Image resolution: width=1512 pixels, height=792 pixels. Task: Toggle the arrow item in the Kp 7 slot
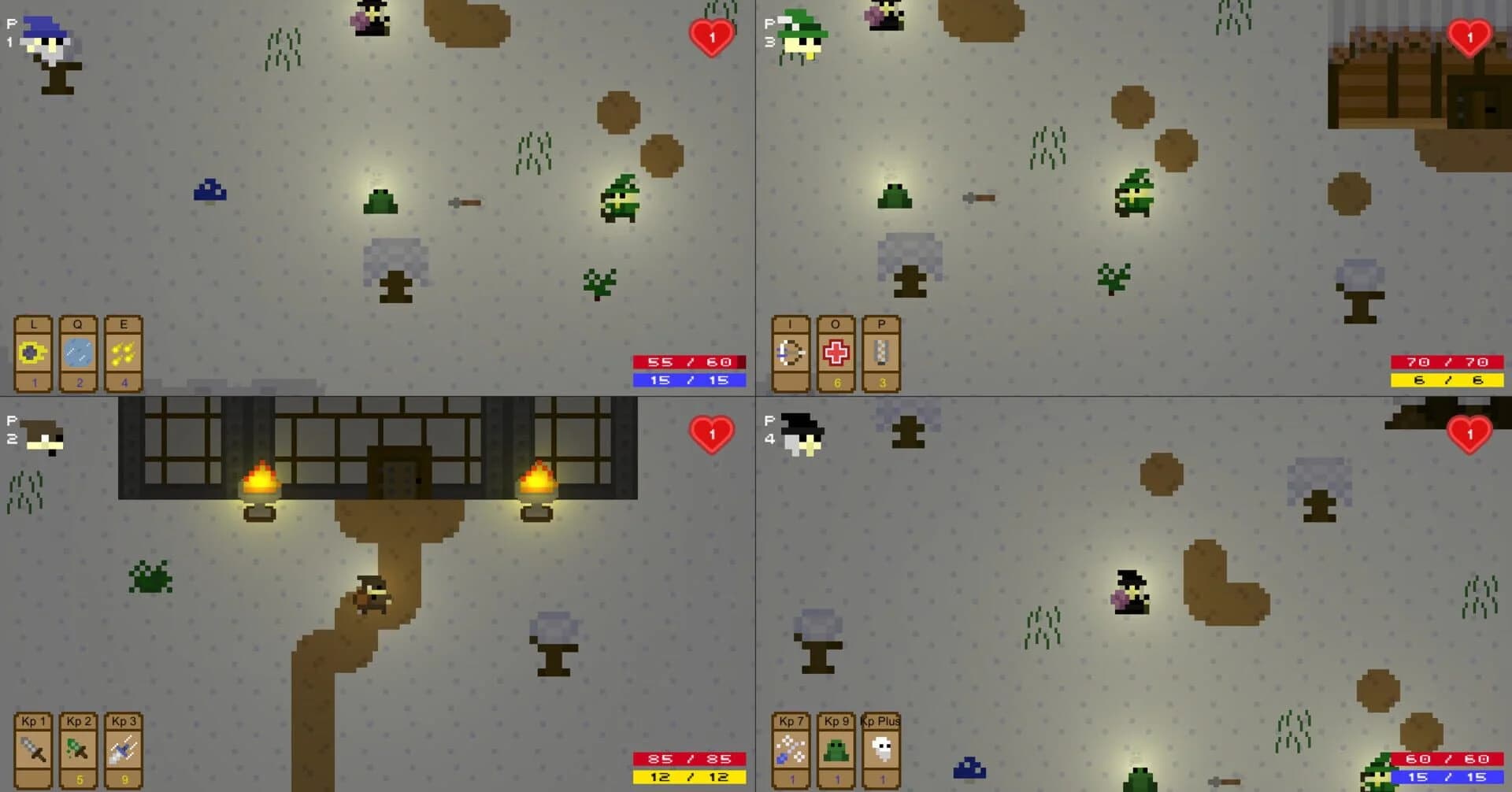point(789,749)
